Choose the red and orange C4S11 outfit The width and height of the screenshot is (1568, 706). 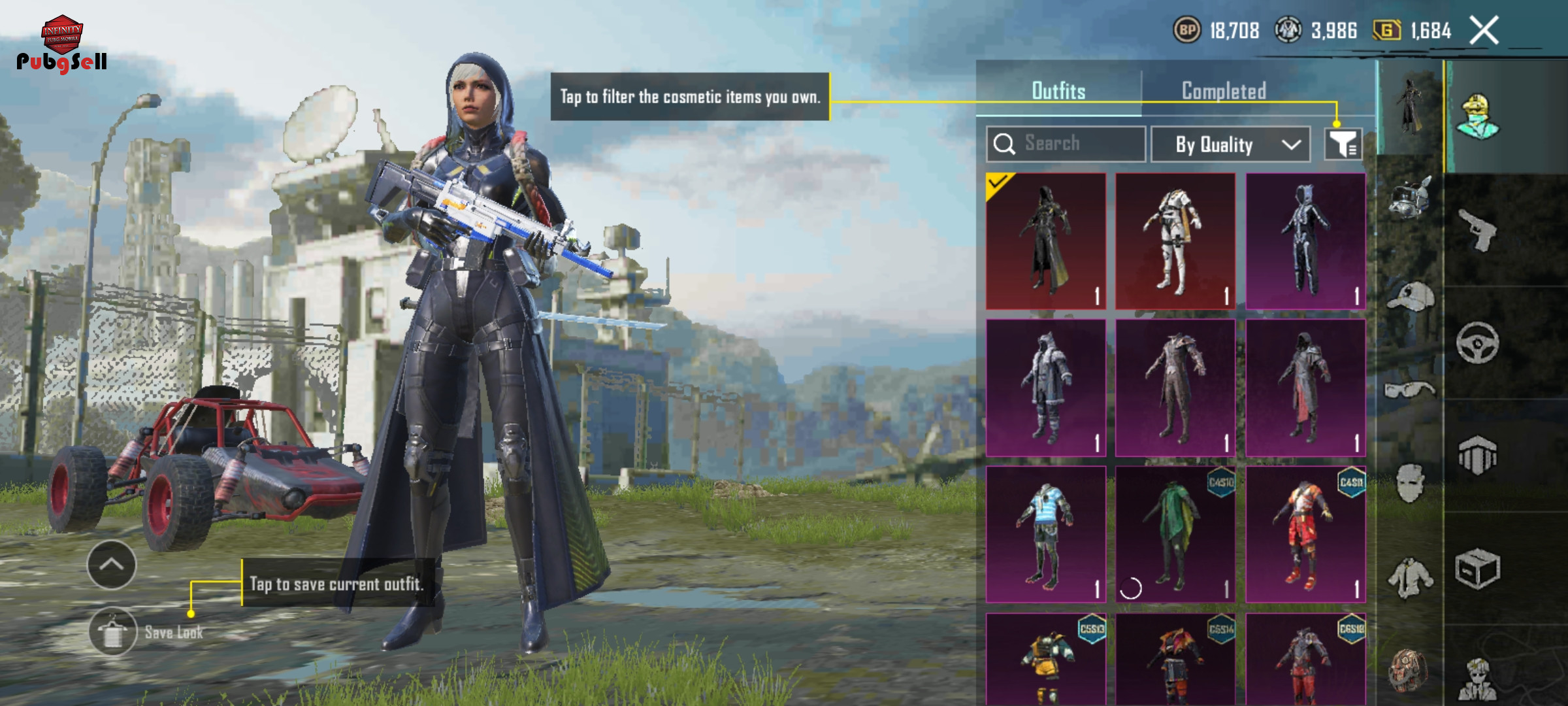coord(1305,534)
